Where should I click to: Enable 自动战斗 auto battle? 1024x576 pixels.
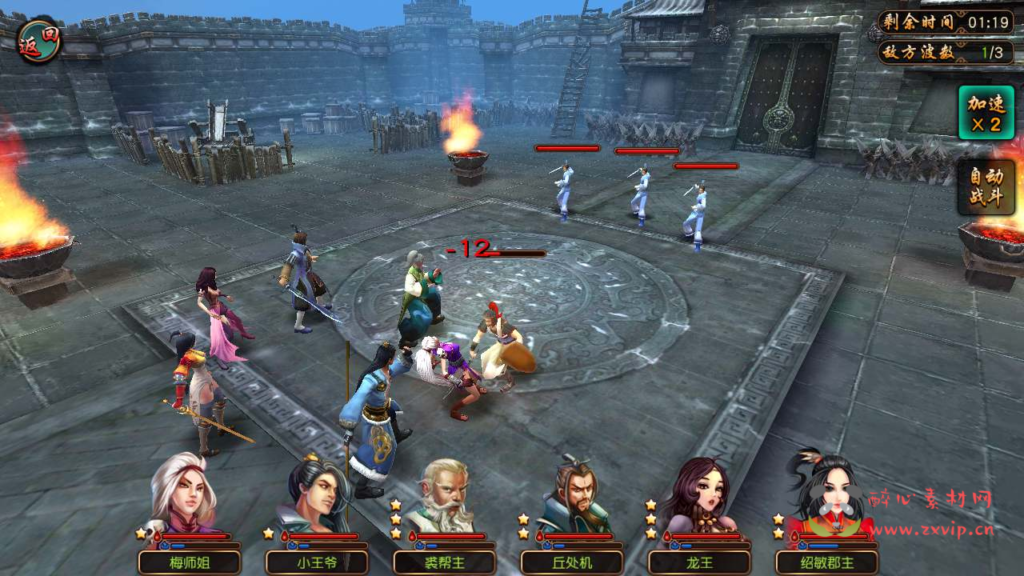coord(984,188)
